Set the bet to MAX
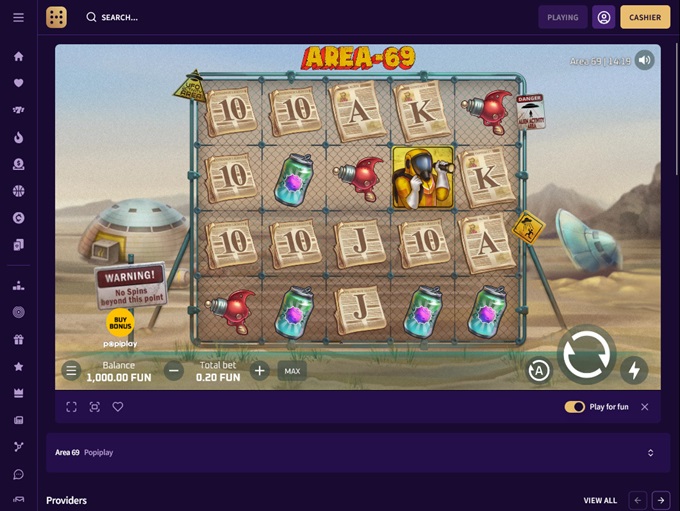Viewport: 680px width, 511px height. (x=292, y=371)
